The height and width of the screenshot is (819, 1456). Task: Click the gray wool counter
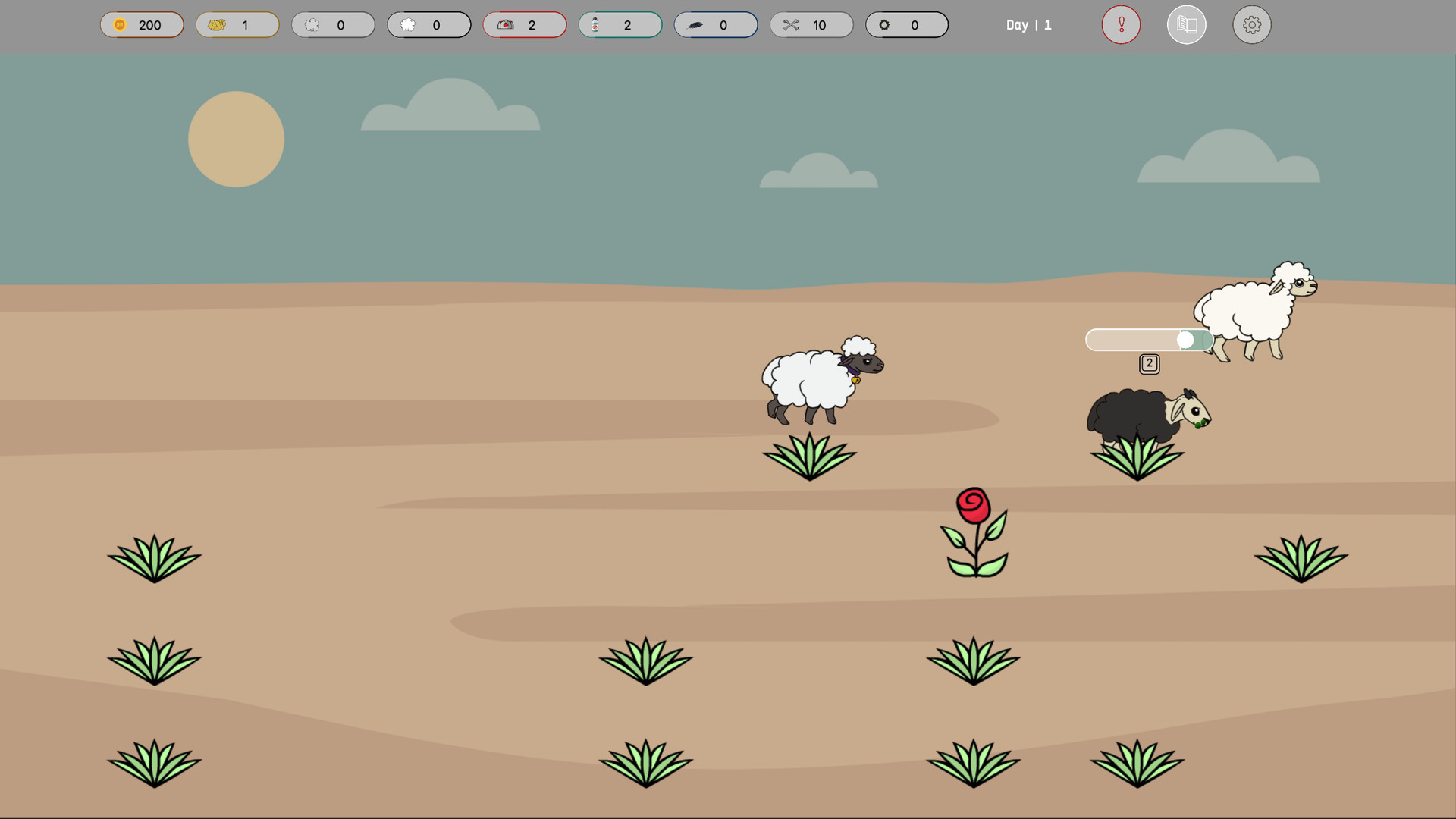(x=334, y=24)
